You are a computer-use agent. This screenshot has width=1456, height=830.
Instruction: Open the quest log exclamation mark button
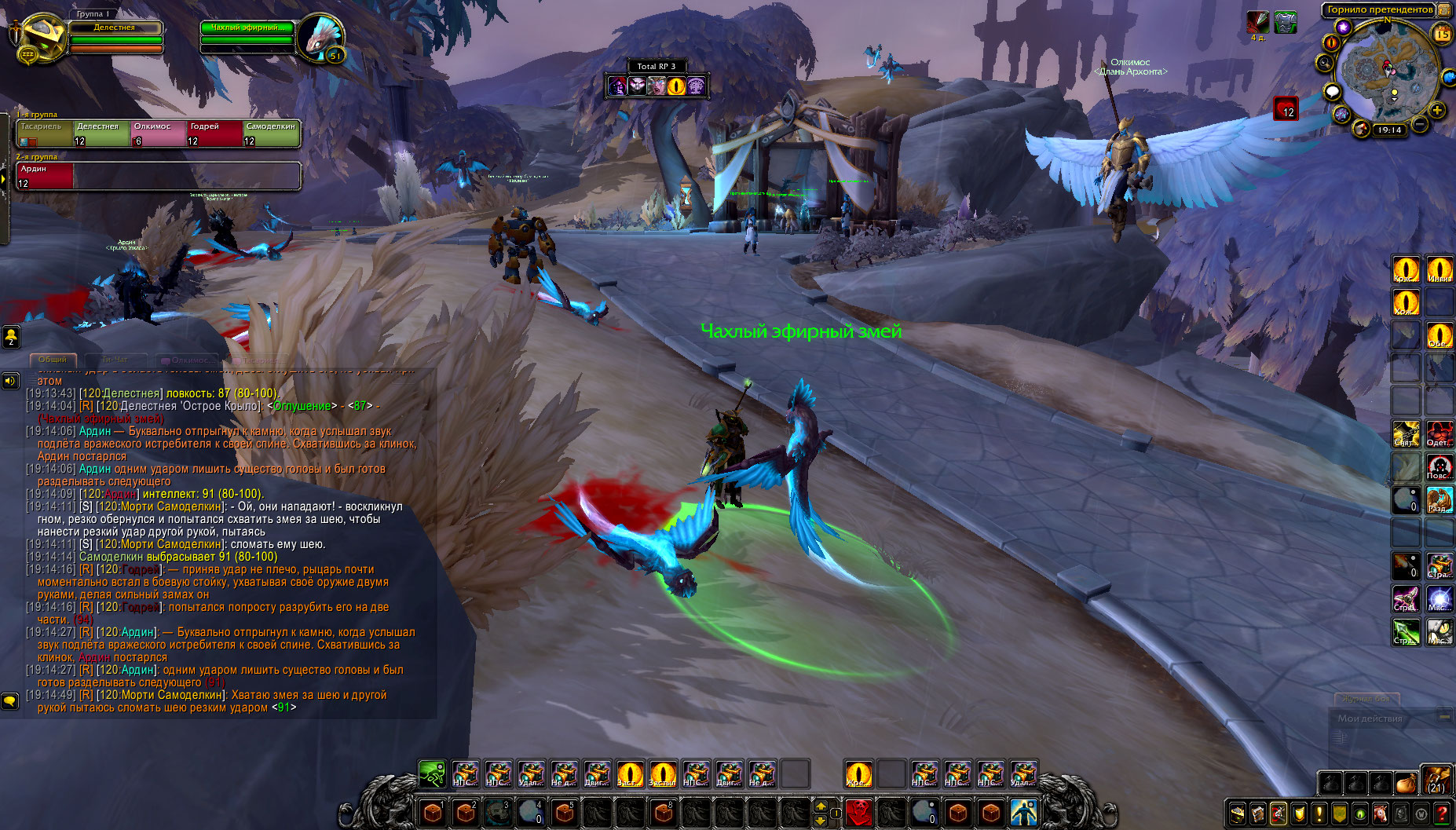(1319, 814)
